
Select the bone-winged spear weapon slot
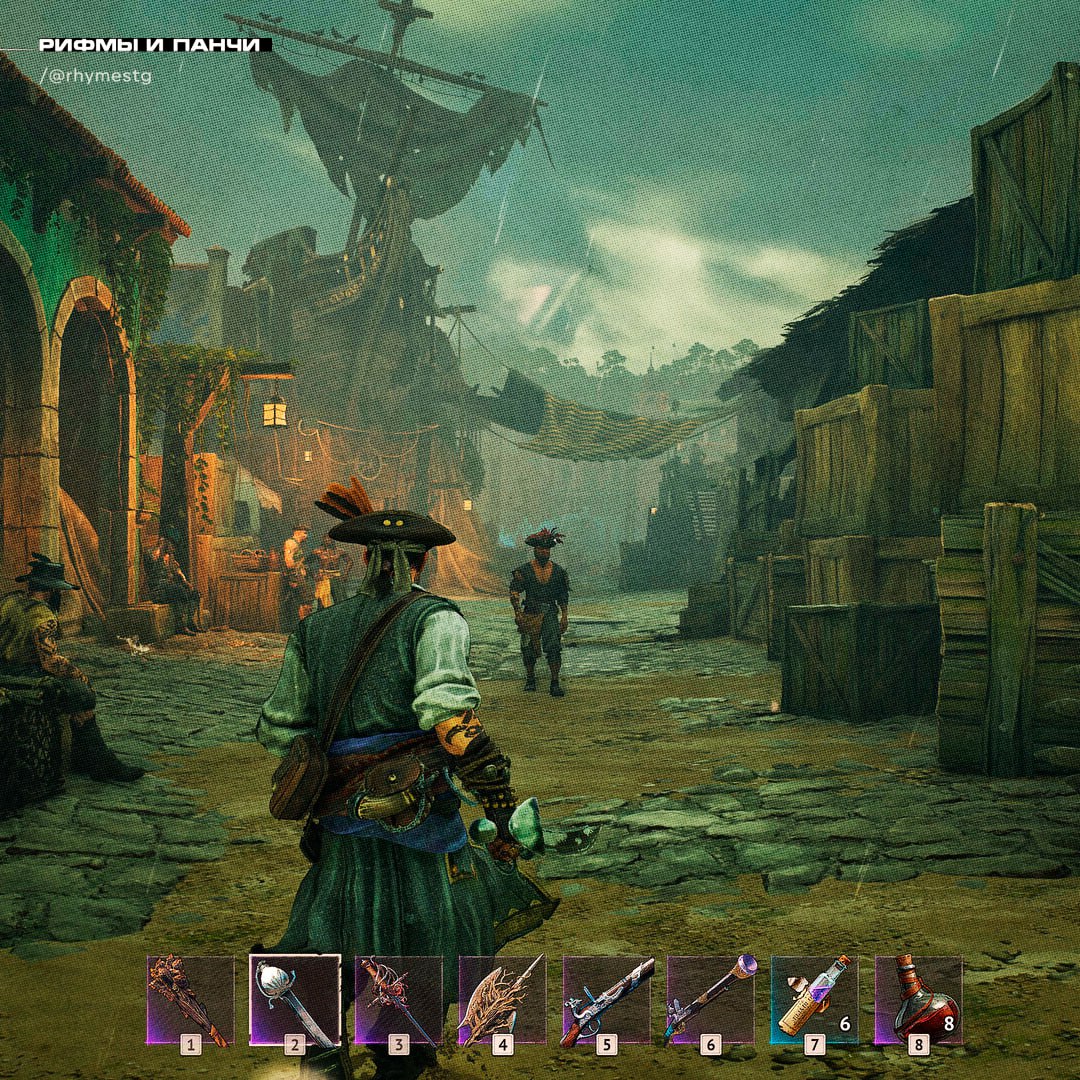[x=502, y=999]
